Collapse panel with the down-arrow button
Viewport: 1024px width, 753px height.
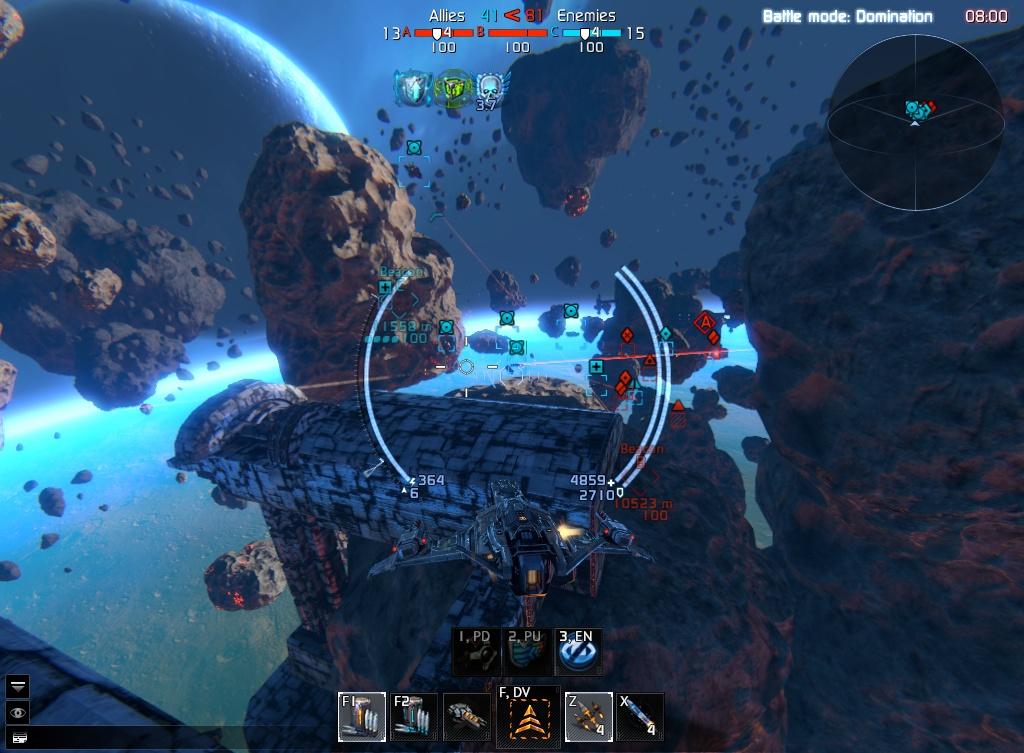[18, 686]
